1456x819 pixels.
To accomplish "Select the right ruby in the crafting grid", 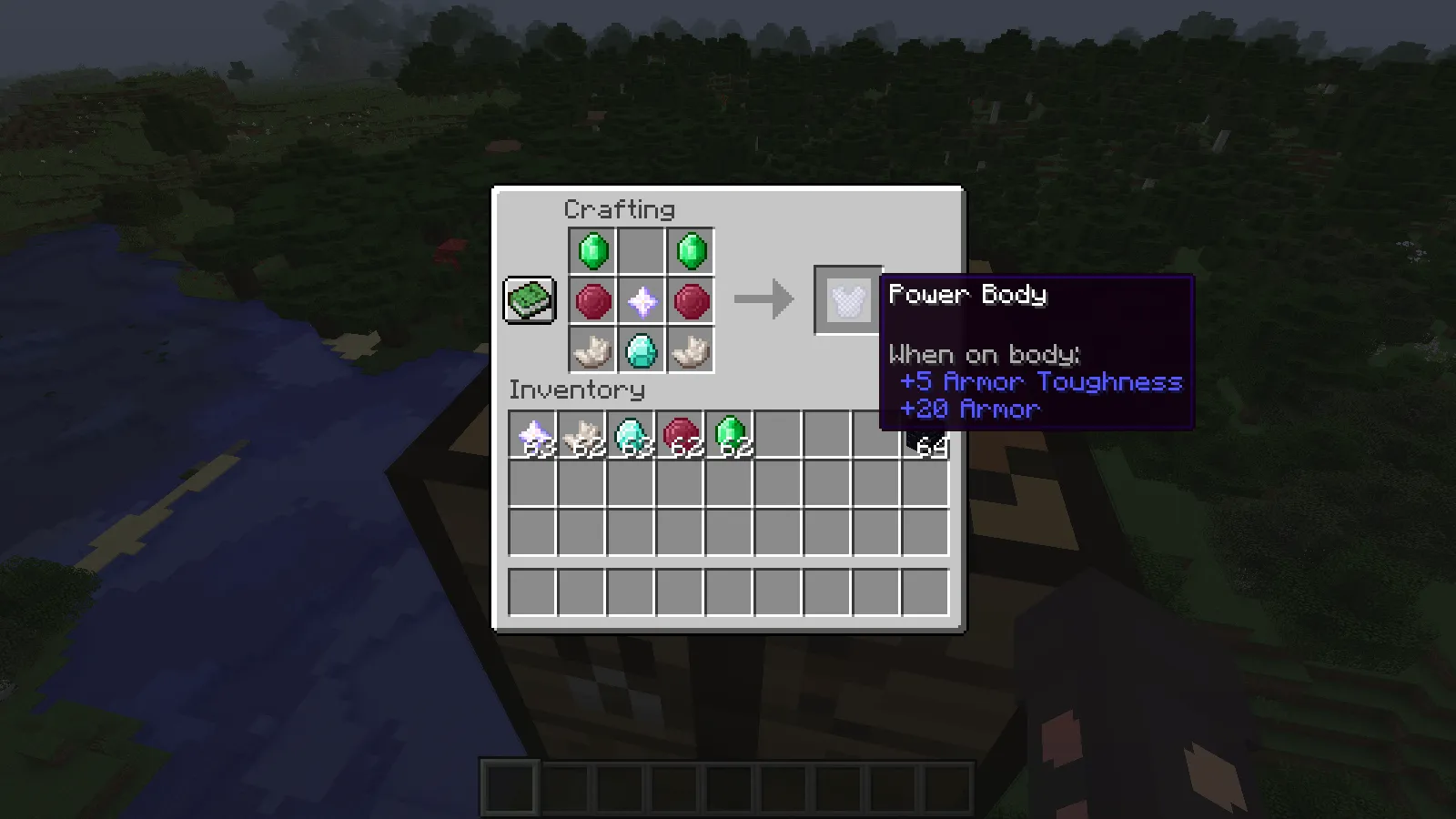I will tap(691, 300).
